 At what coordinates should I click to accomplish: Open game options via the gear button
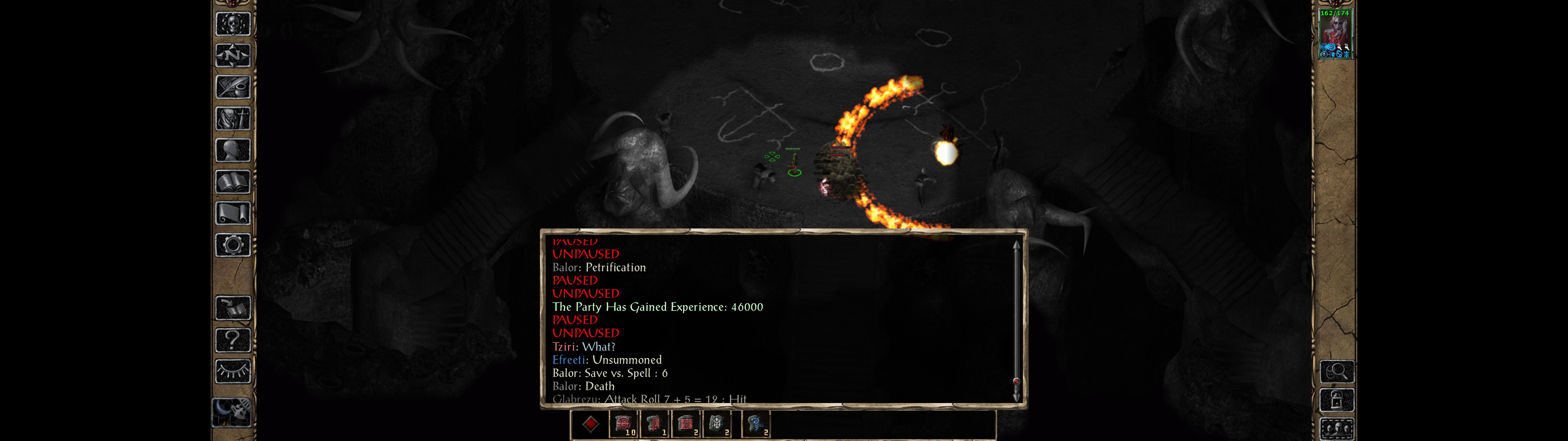point(232,245)
